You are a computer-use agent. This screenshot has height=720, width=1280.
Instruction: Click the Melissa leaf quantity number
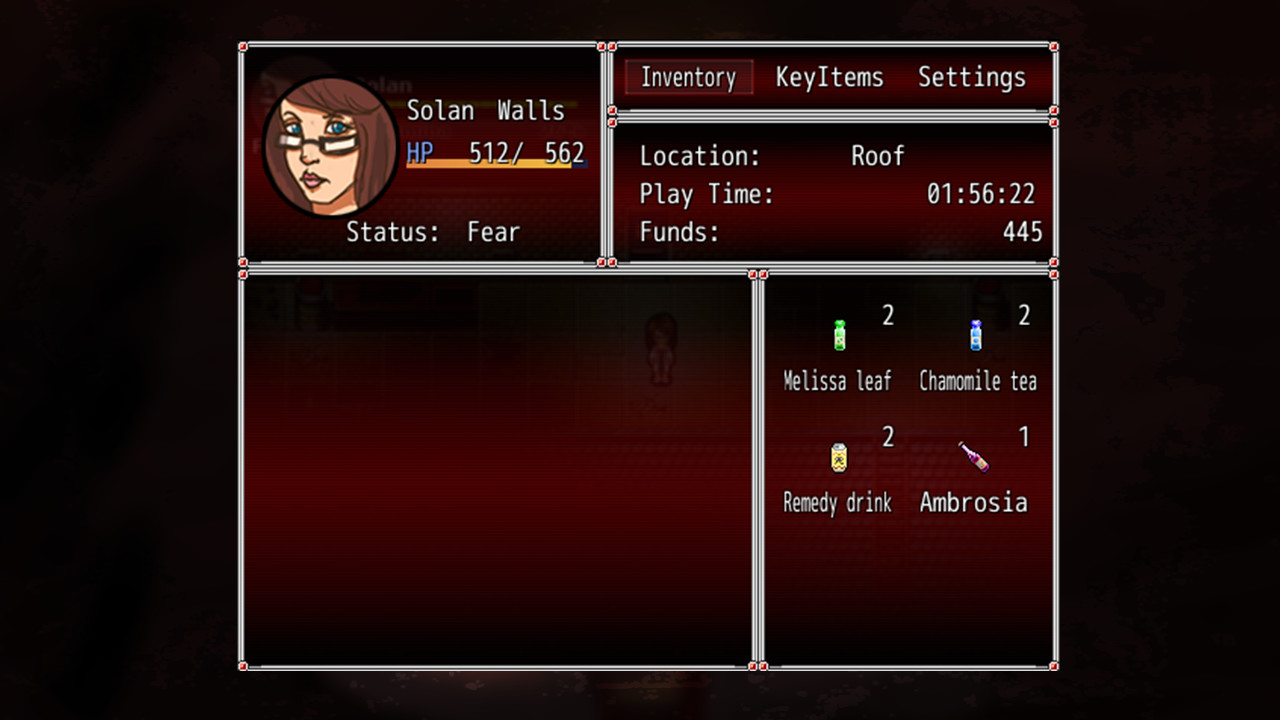click(x=889, y=315)
